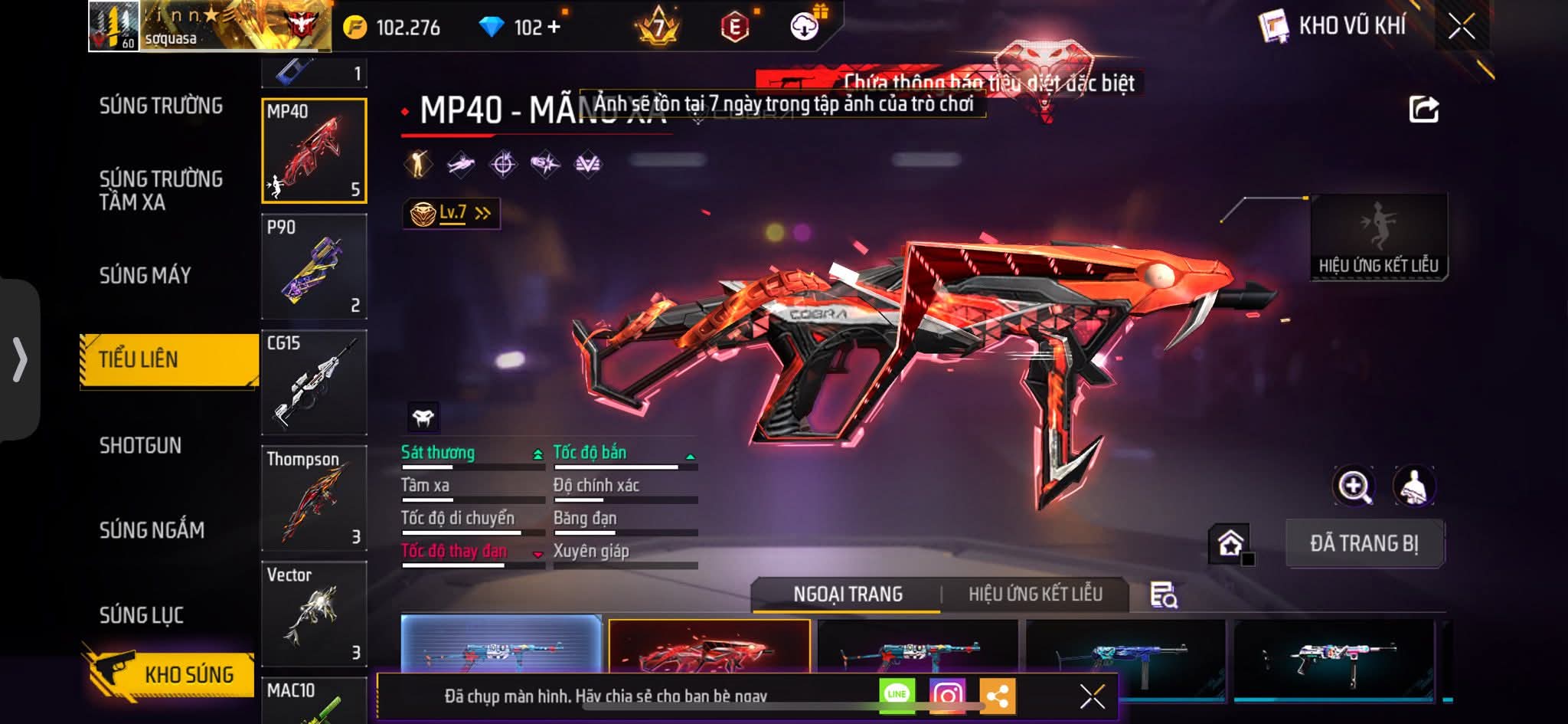Open the Hiệu Ứng Kết Liễu slot
The height and width of the screenshot is (724, 1568).
coord(1378,237)
